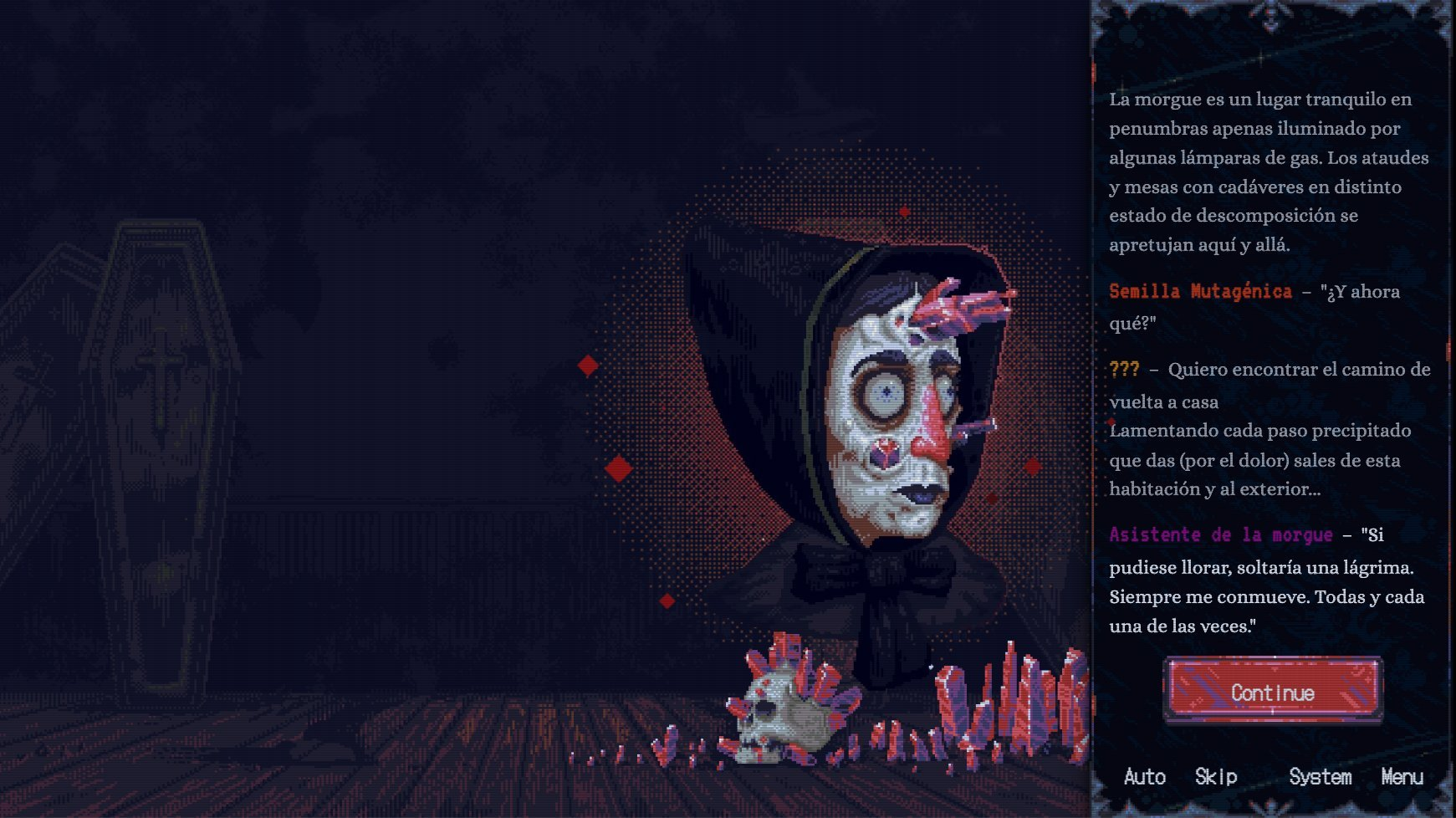Click the red Continue button
Screen dimensions: 1456x818
tap(1272, 691)
